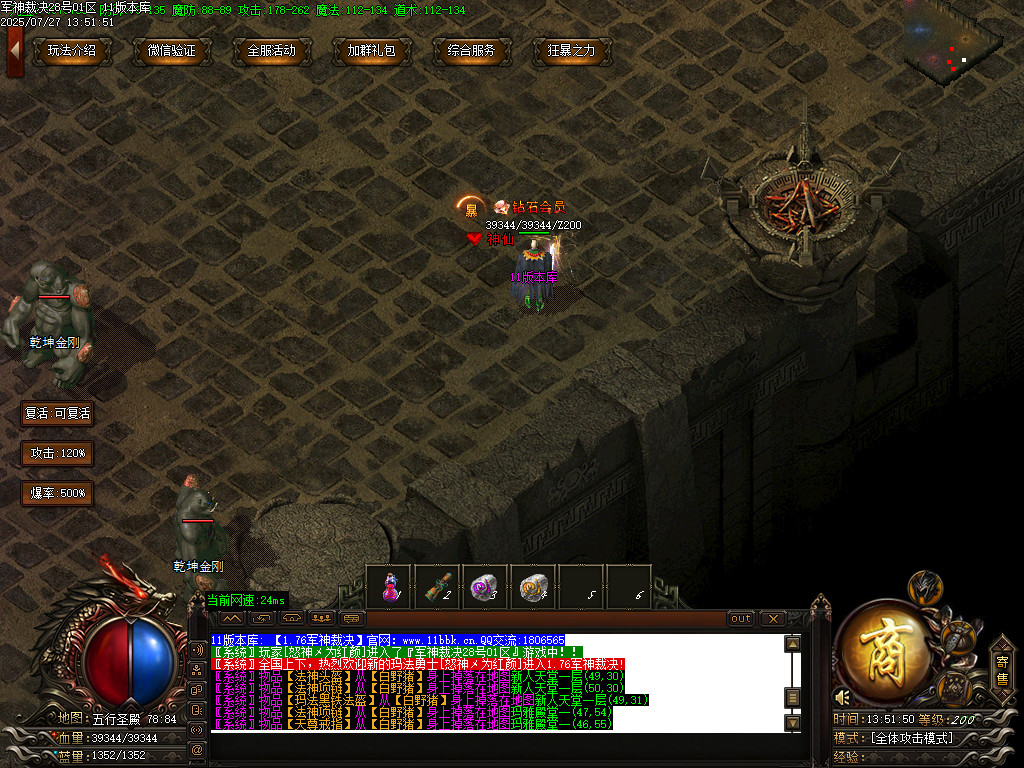Open the 寄售 consignment panel
The height and width of the screenshot is (768, 1024).
[x=1001, y=669]
